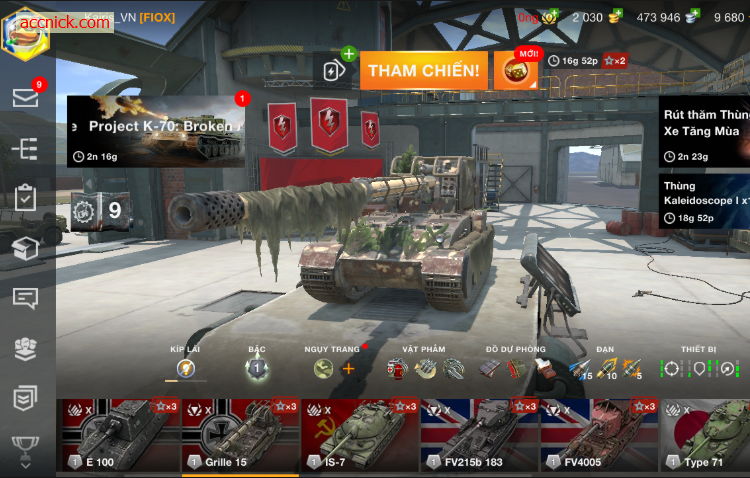The image size is (750, 478).
Task: Open the platoon invite icon
Action: [336, 69]
